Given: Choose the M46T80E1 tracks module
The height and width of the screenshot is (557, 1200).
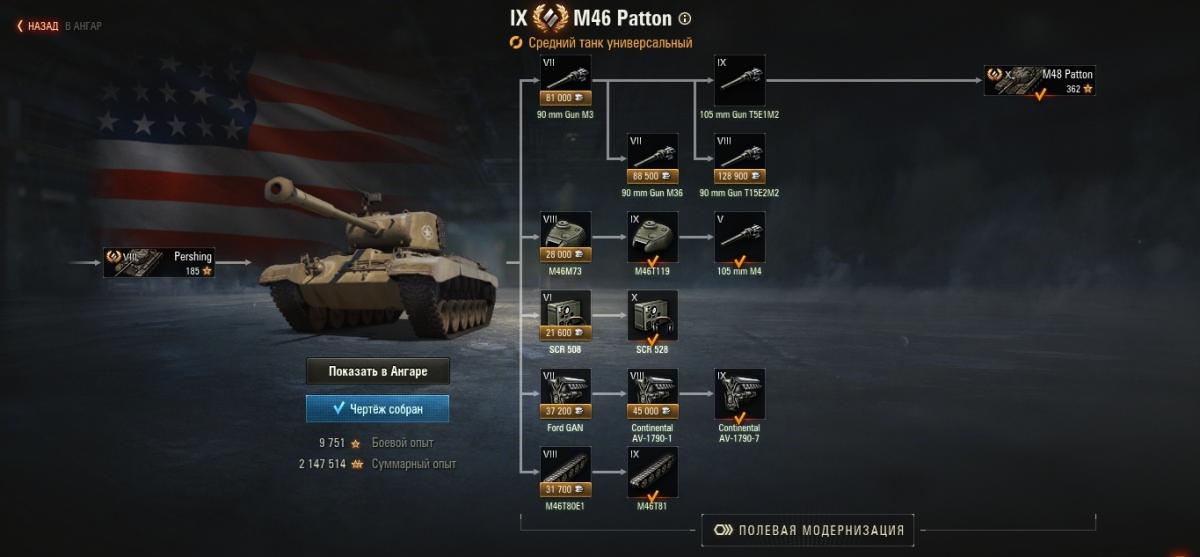Looking at the screenshot, I should pos(565,472).
